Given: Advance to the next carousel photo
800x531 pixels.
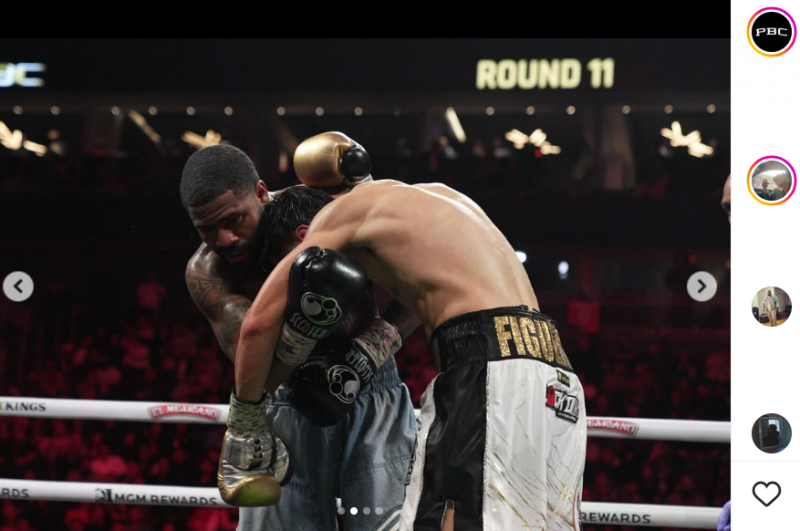Looking at the screenshot, I should (x=701, y=287).
